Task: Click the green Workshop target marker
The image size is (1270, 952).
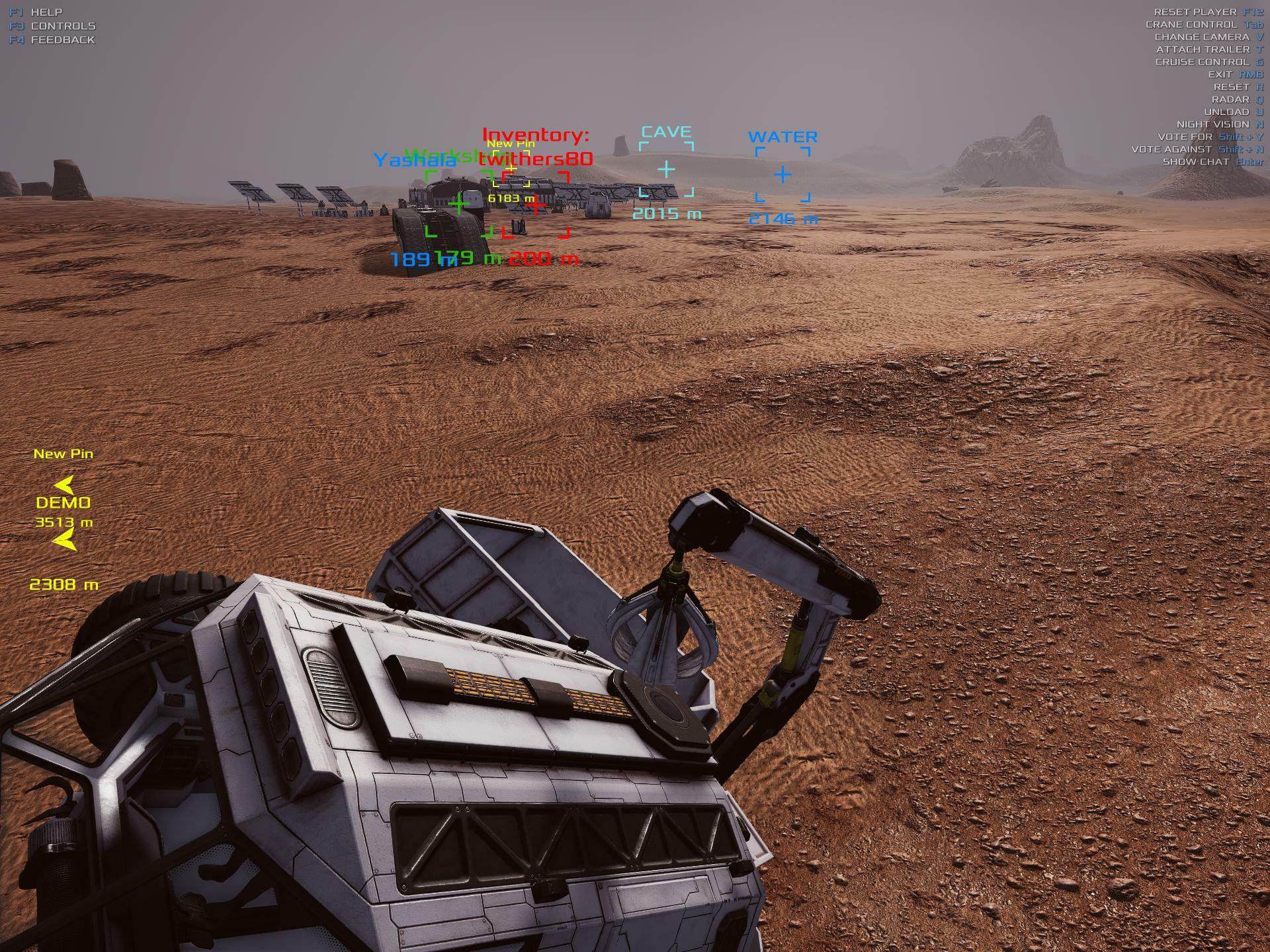Action: [x=458, y=204]
